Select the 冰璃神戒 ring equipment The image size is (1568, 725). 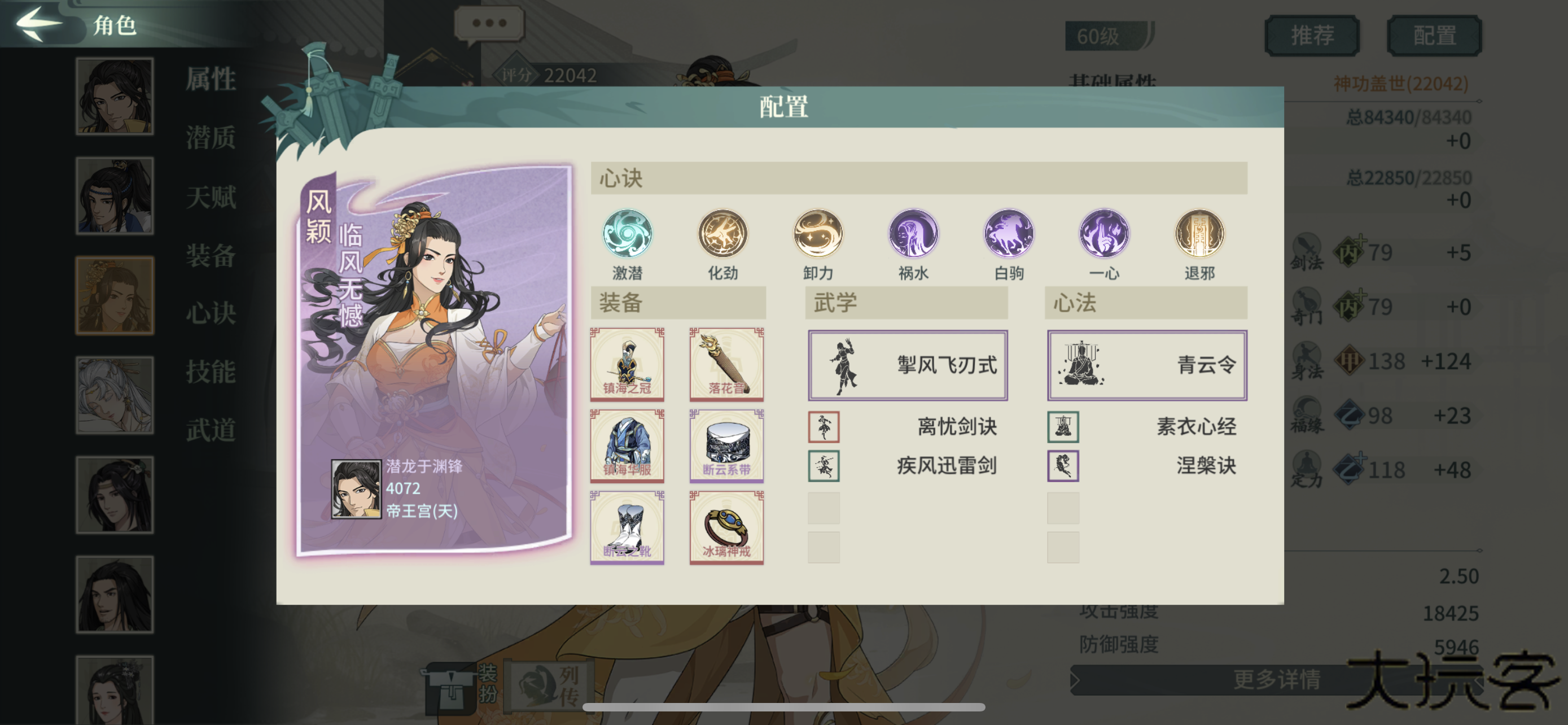pyautogui.click(x=726, y=529)
